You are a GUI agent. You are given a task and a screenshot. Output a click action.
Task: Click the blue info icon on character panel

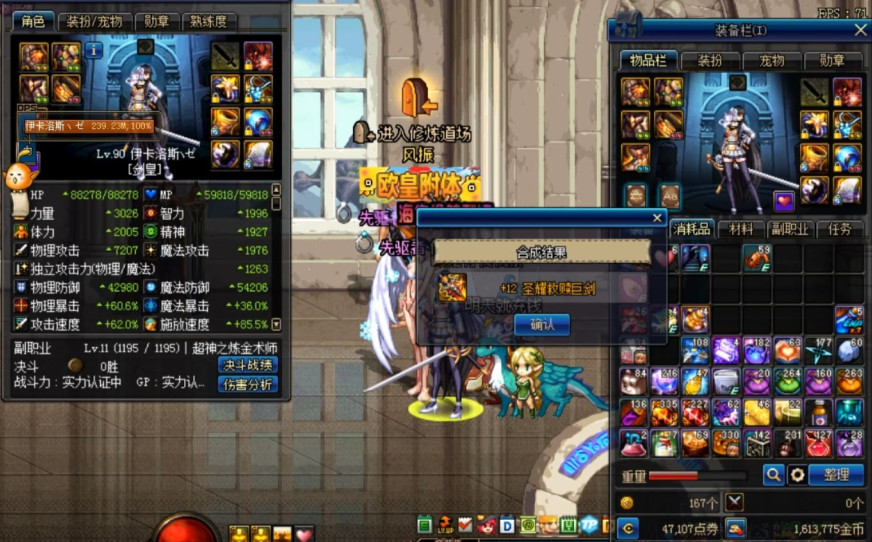[x=94, y=49]
